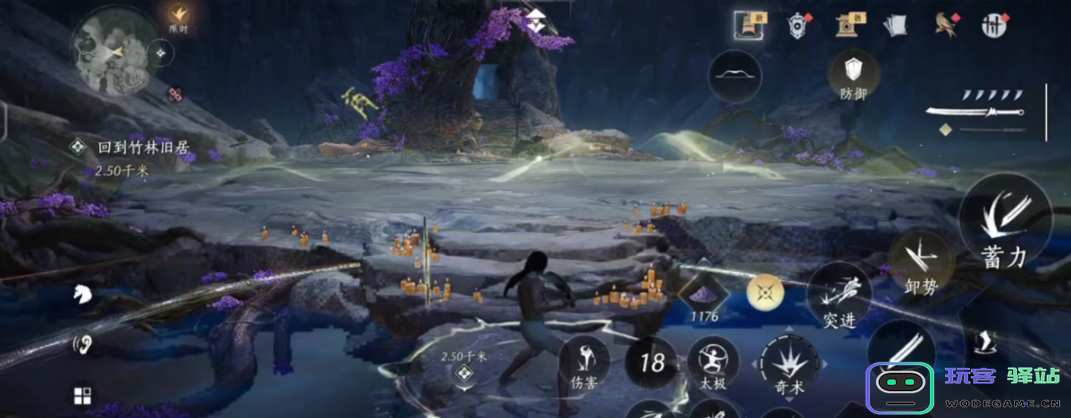Click the 限时 limited-time event icon
The width and height of the screenshot is (1071, 418).
(x=179, y=16)
